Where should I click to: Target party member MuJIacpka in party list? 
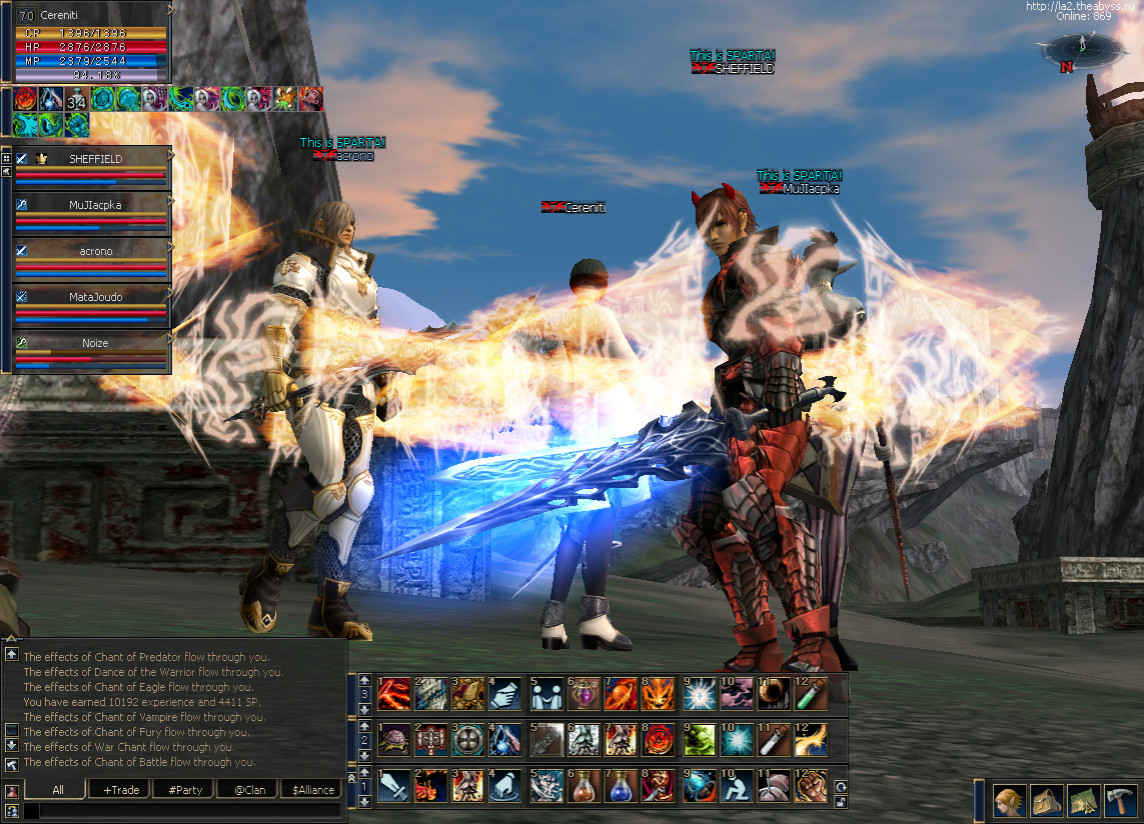pyautogui.click(x=95, y=205)
